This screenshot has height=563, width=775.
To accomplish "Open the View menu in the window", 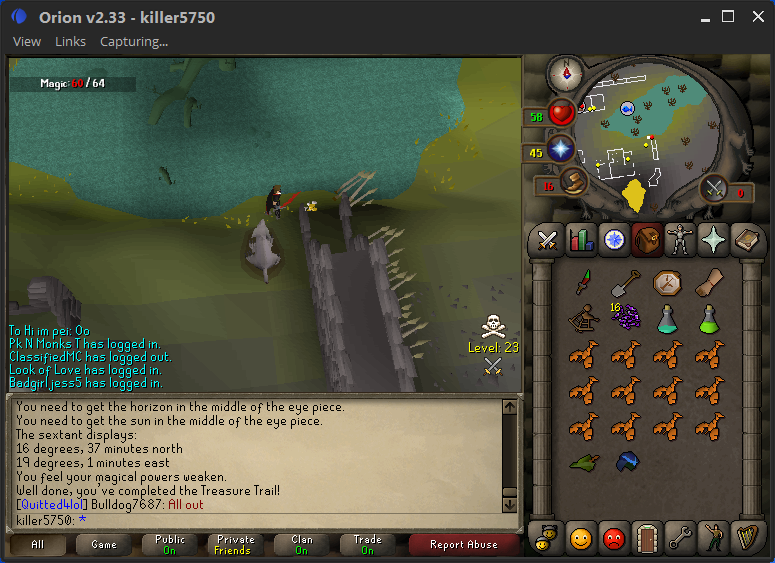I will [x=27, y=41].
